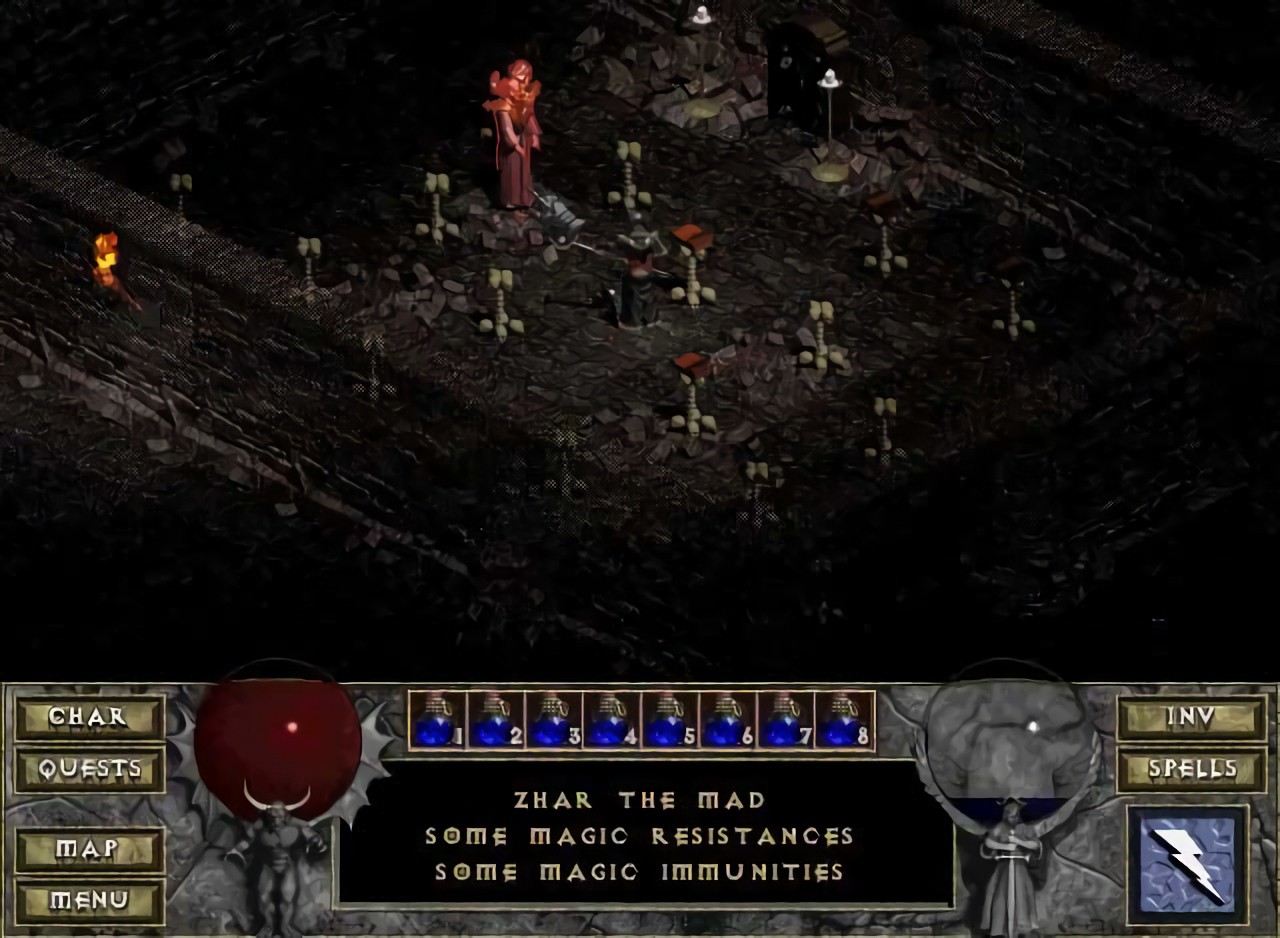Viewport: 1280px width, 938px height.
Task: Use the mana potion in belt slot 1
Action: click(437, 721)
